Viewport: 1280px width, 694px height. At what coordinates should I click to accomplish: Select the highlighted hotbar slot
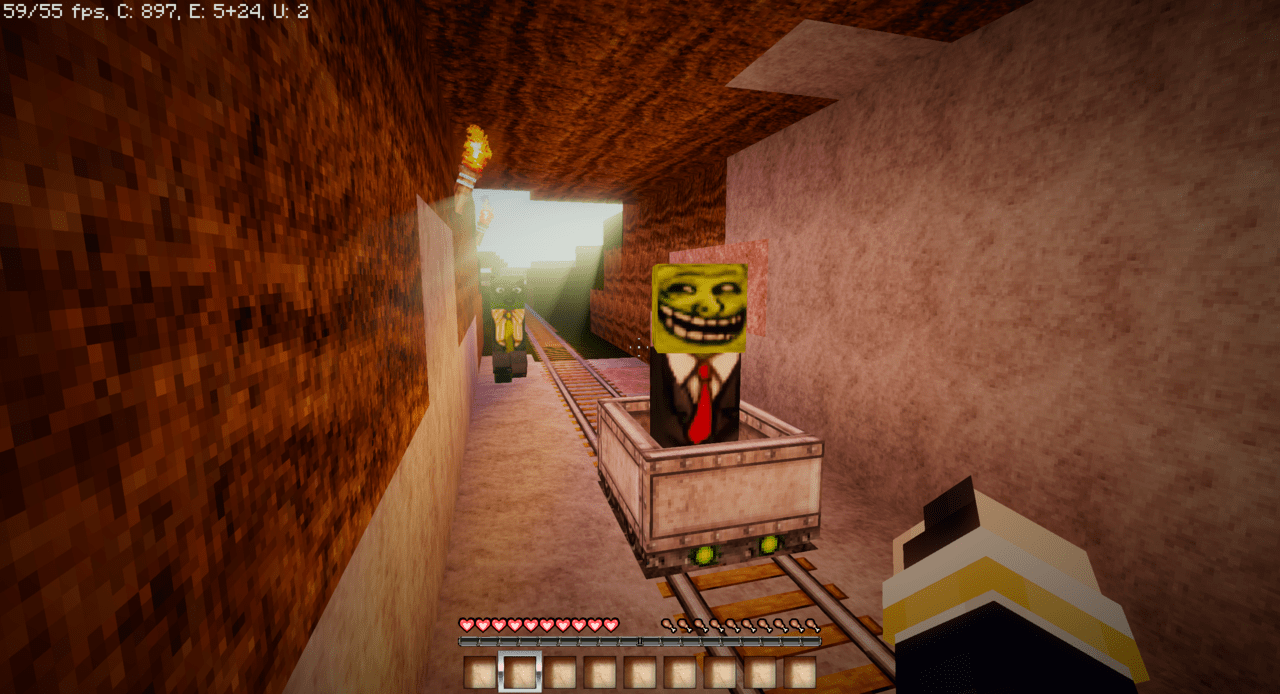[520, 671]
